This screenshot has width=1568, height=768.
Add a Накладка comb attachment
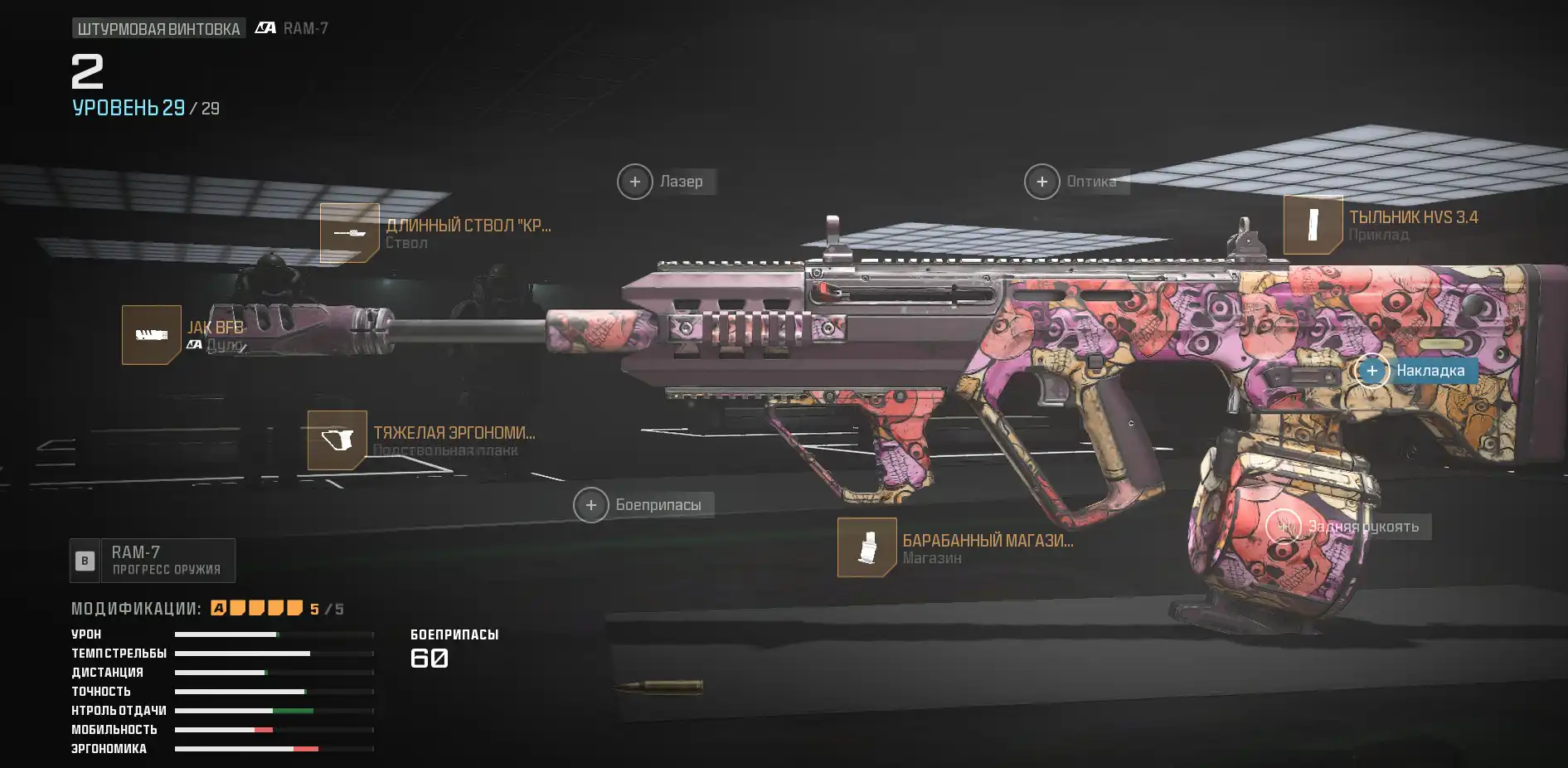click(x=1372, y=371)
